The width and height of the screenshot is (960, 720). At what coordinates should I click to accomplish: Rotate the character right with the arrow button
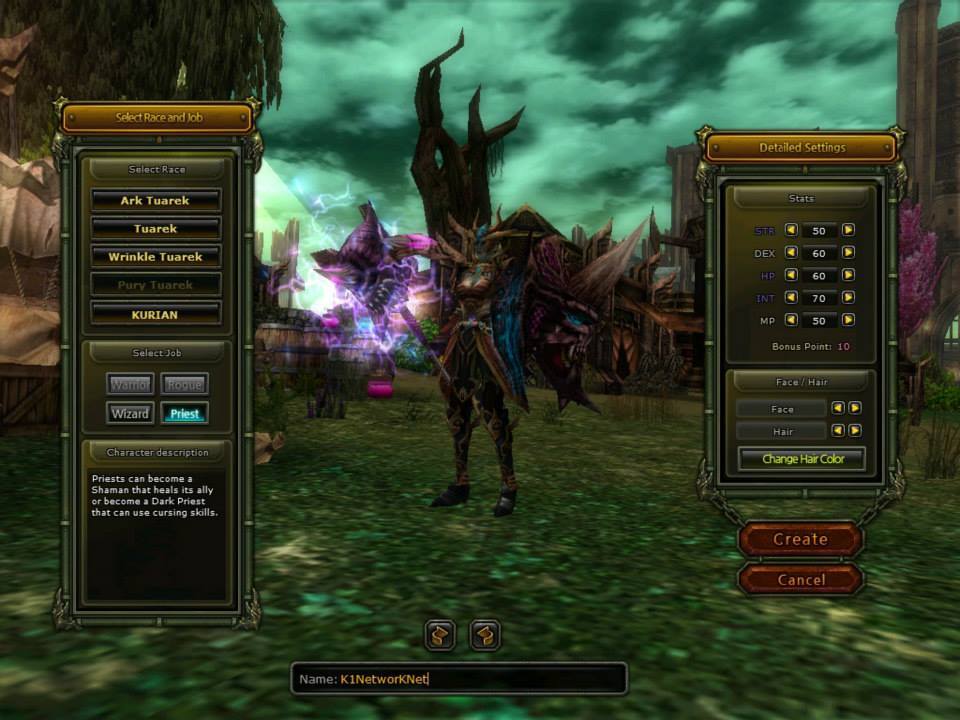click(x=485, y=635)
